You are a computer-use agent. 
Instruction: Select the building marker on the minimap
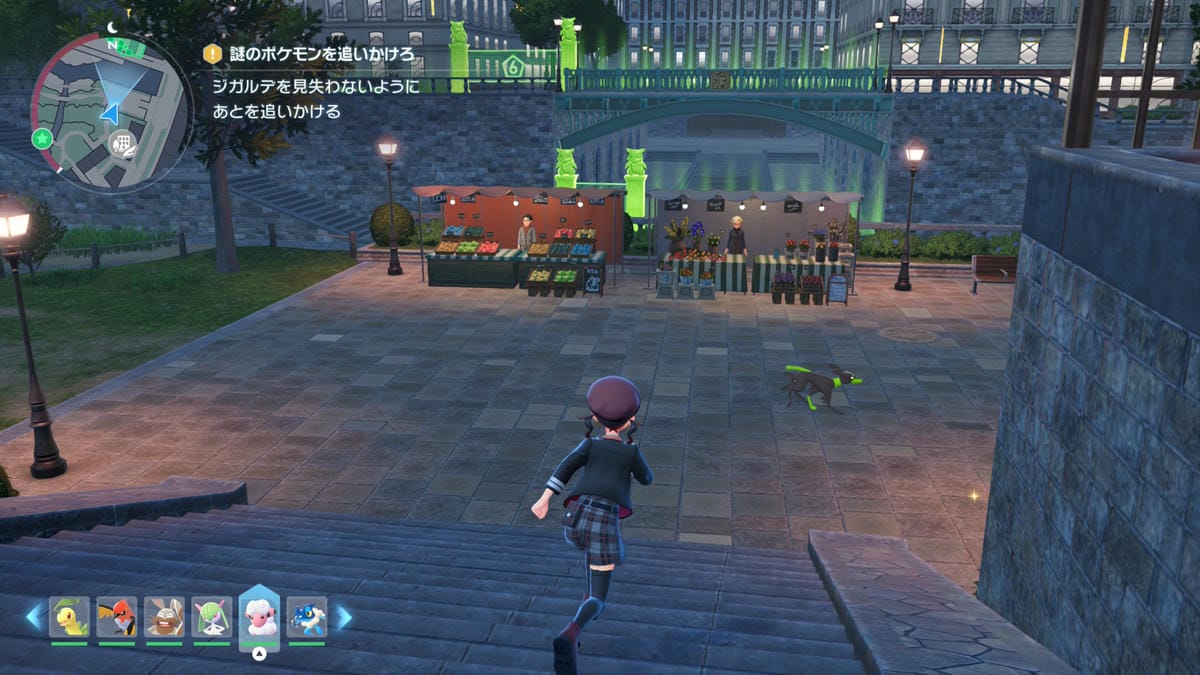point(124,146)
